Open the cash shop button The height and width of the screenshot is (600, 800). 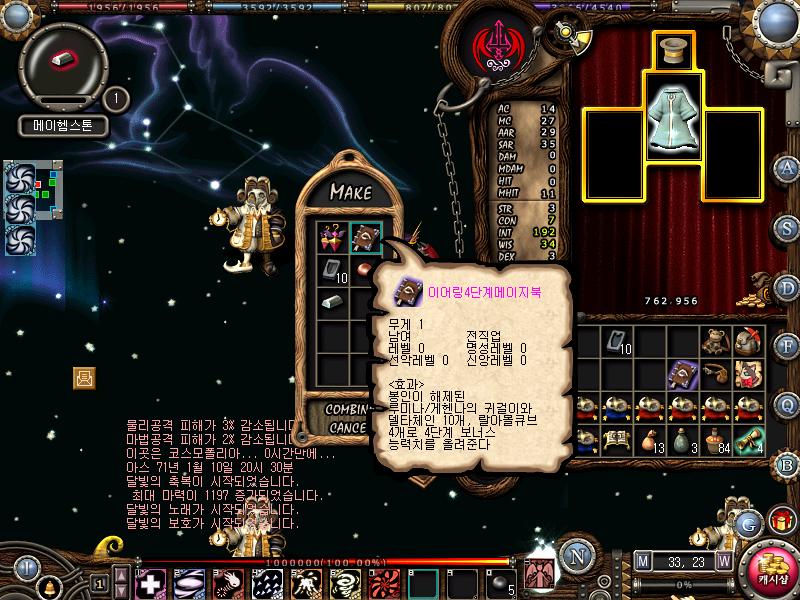point(773,570)
